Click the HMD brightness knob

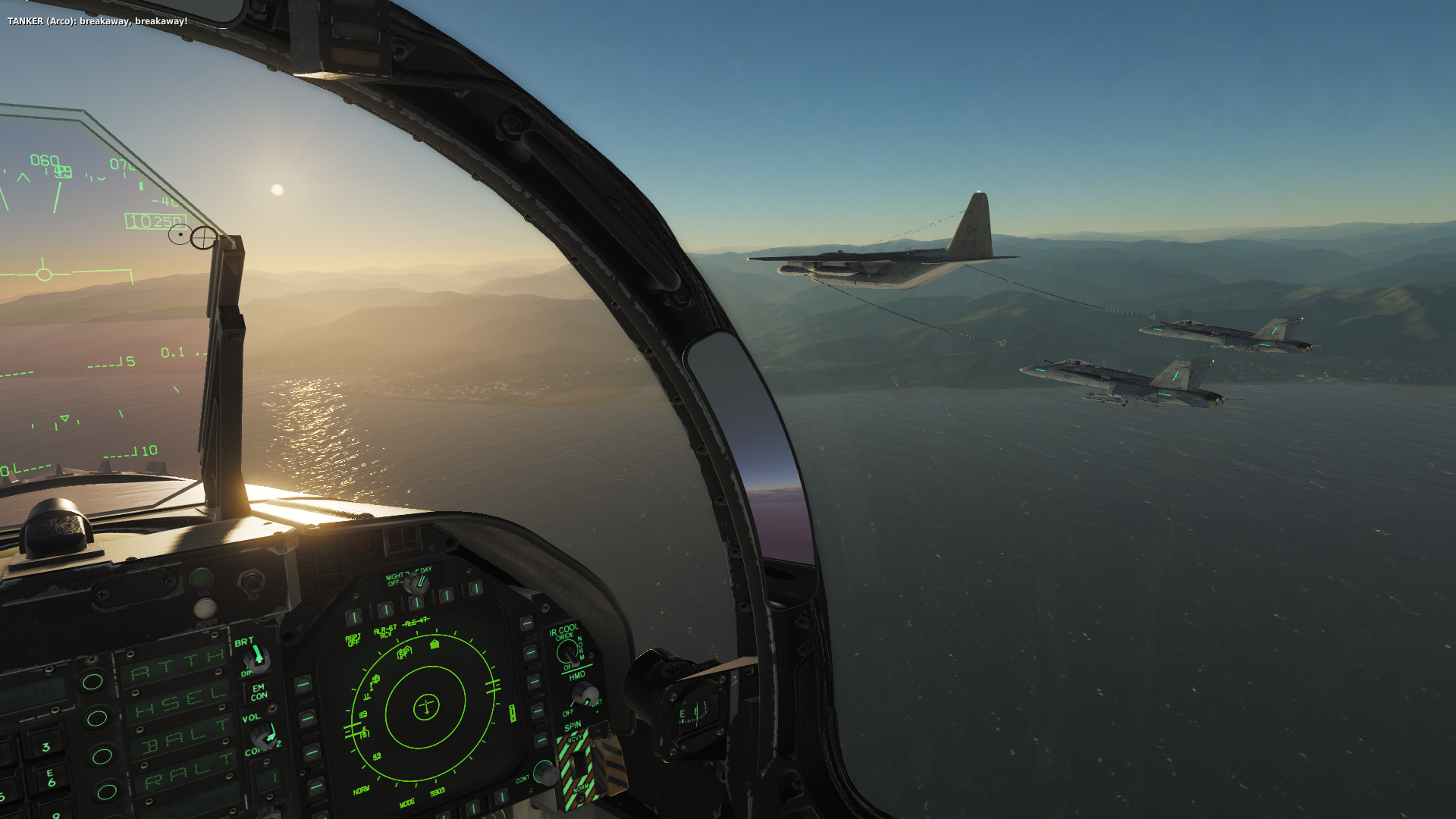(584, 692)
